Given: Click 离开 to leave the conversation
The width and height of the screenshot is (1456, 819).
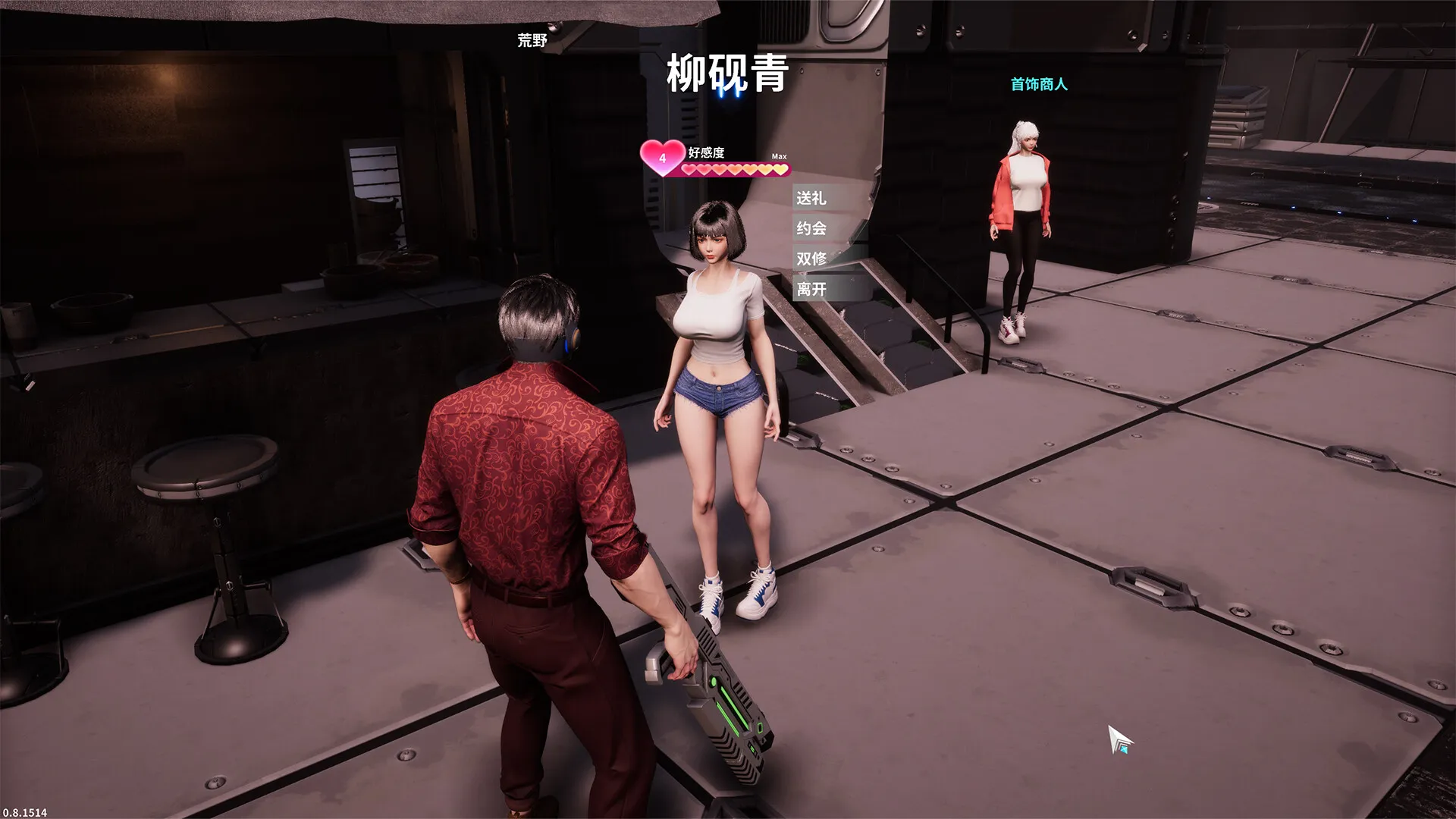Looking at the screenshot, I should click(x=811, y=289).
